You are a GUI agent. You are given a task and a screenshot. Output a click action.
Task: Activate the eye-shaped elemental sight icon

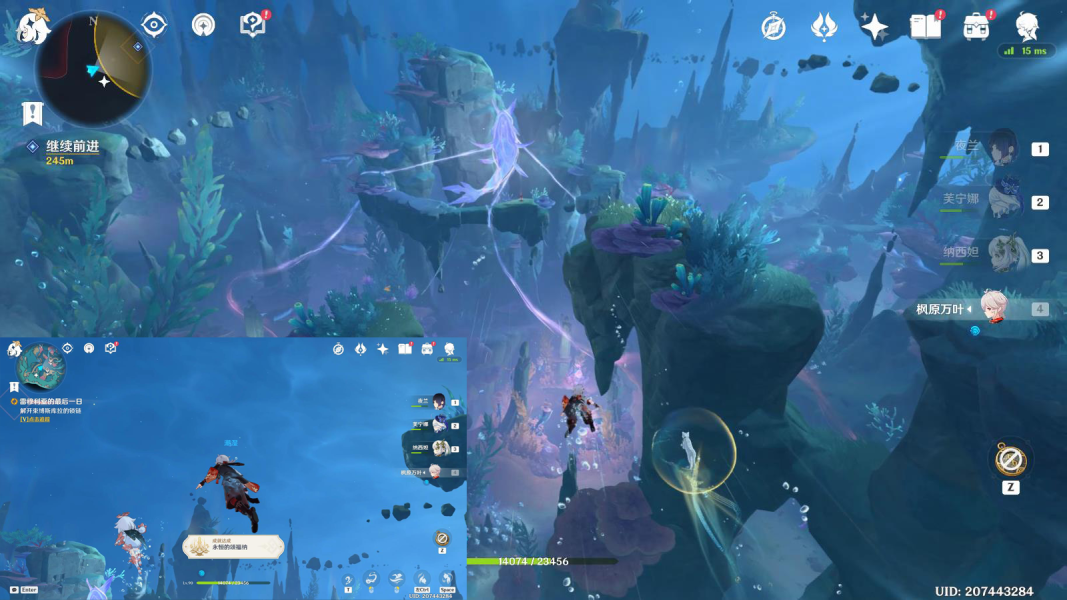(153, 25)
